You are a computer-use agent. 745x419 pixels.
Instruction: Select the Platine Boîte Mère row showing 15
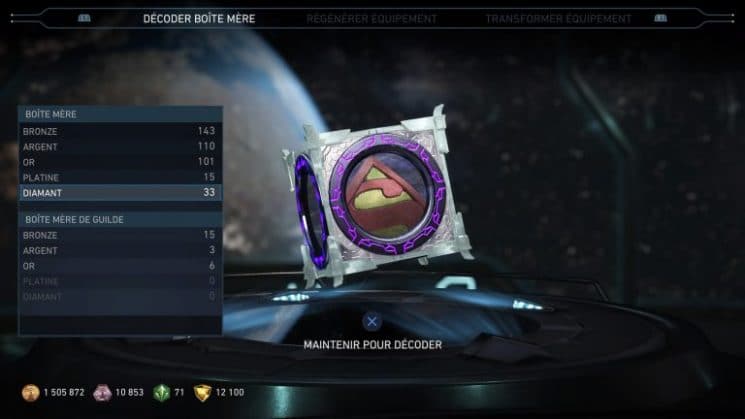point(120,177)
